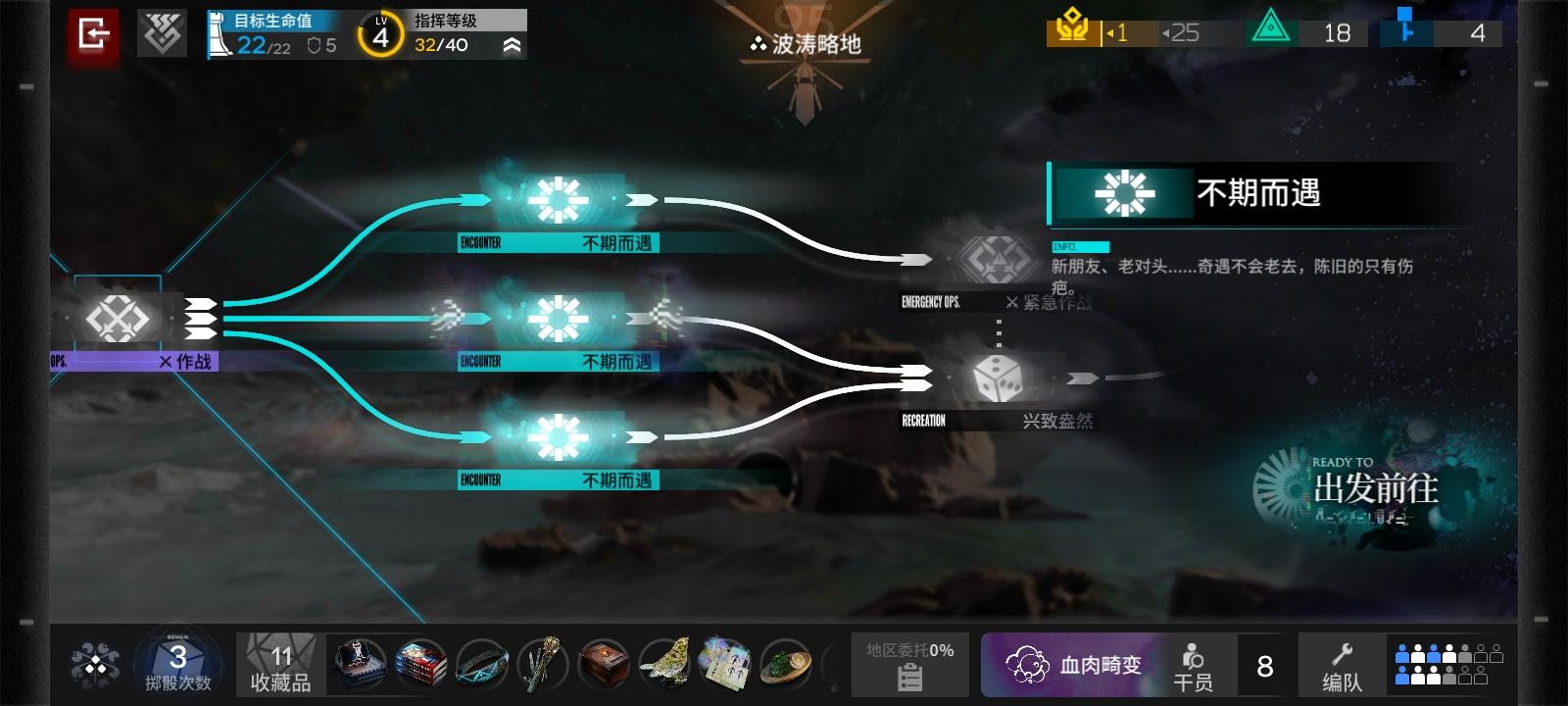Viewport: 1568px width, 706px height.
Task: Click the small arrow beside the hope value 1
Action: click(x=1108, y=32)
